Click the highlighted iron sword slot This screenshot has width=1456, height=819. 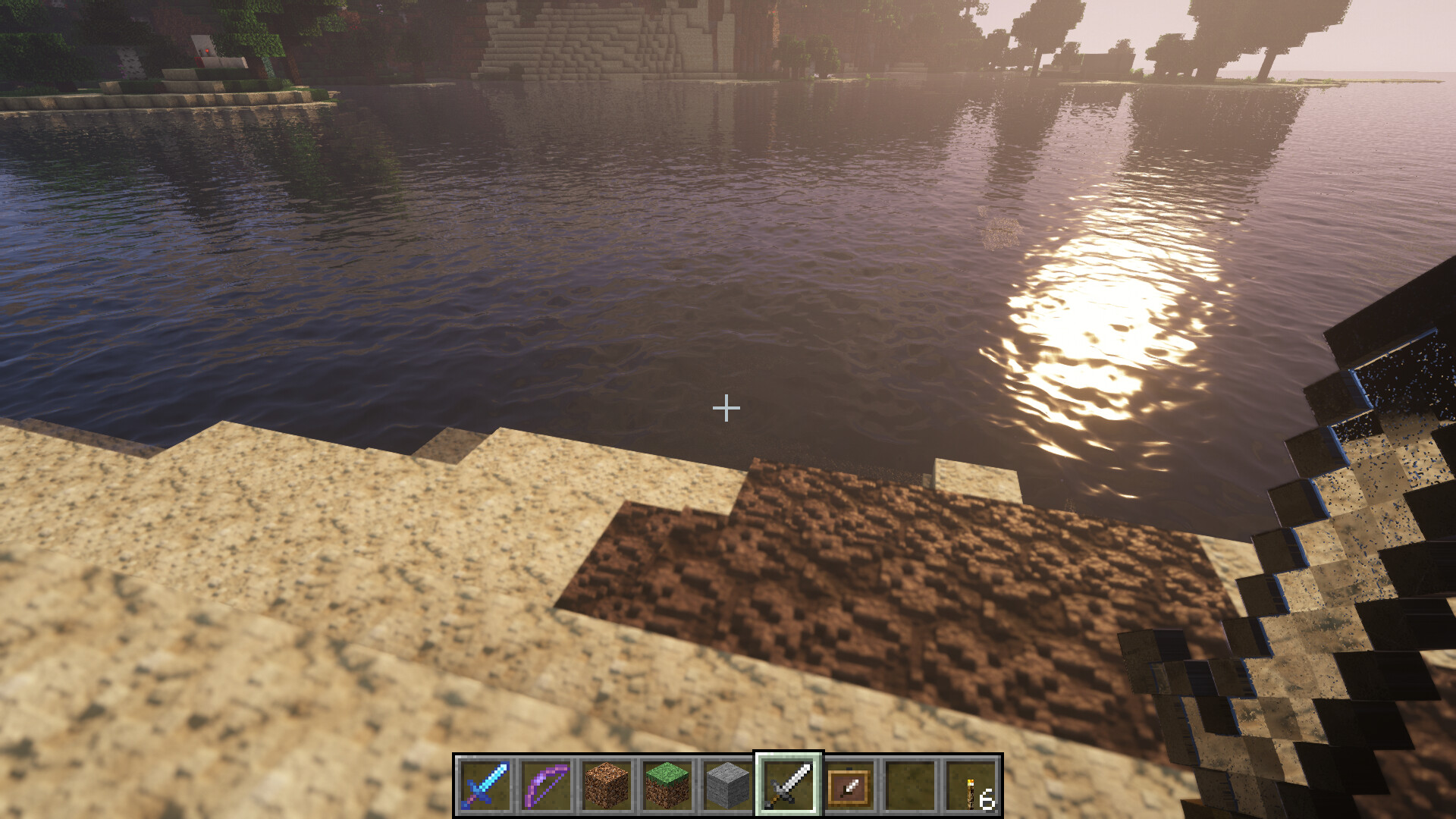coord(789,785)
